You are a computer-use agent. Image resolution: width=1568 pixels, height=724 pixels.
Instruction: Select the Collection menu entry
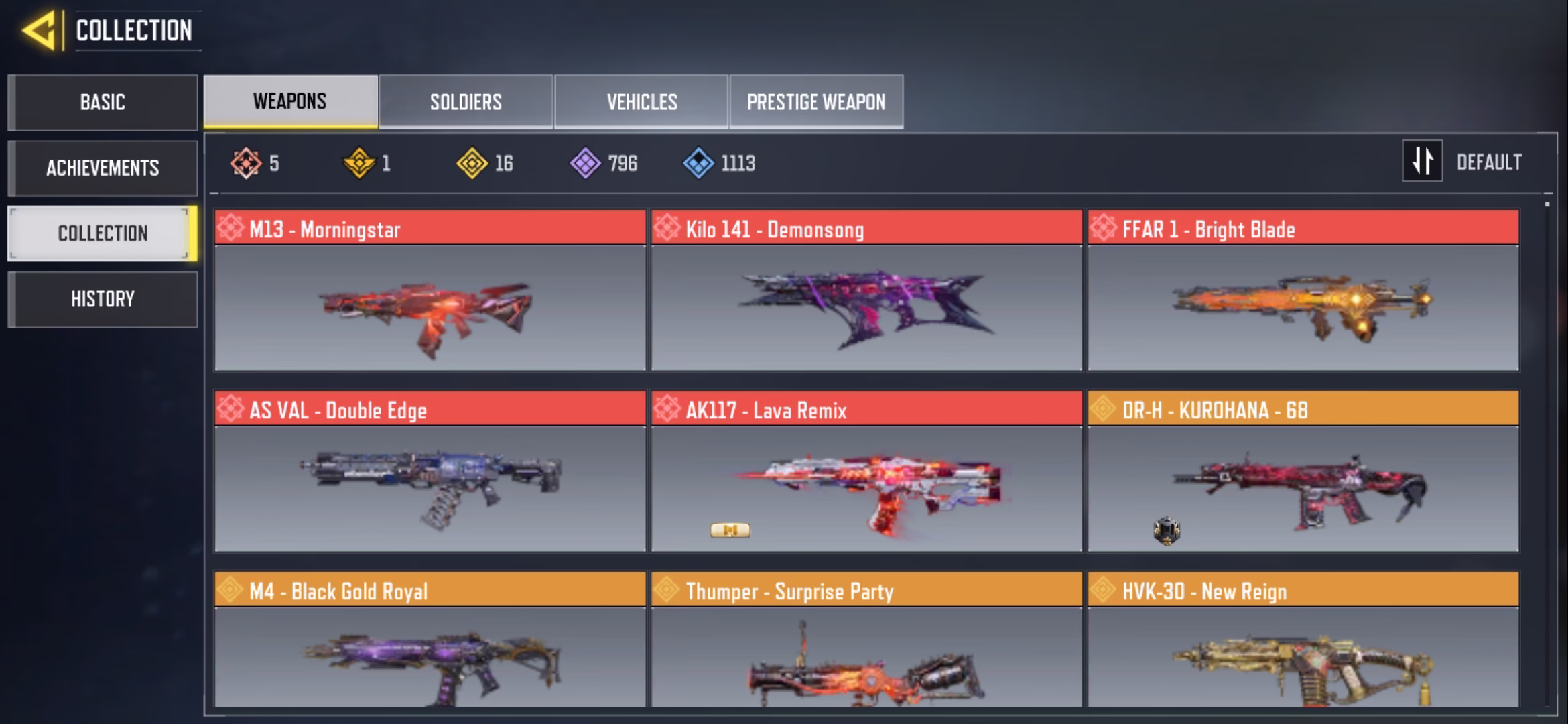click(103, 233)
